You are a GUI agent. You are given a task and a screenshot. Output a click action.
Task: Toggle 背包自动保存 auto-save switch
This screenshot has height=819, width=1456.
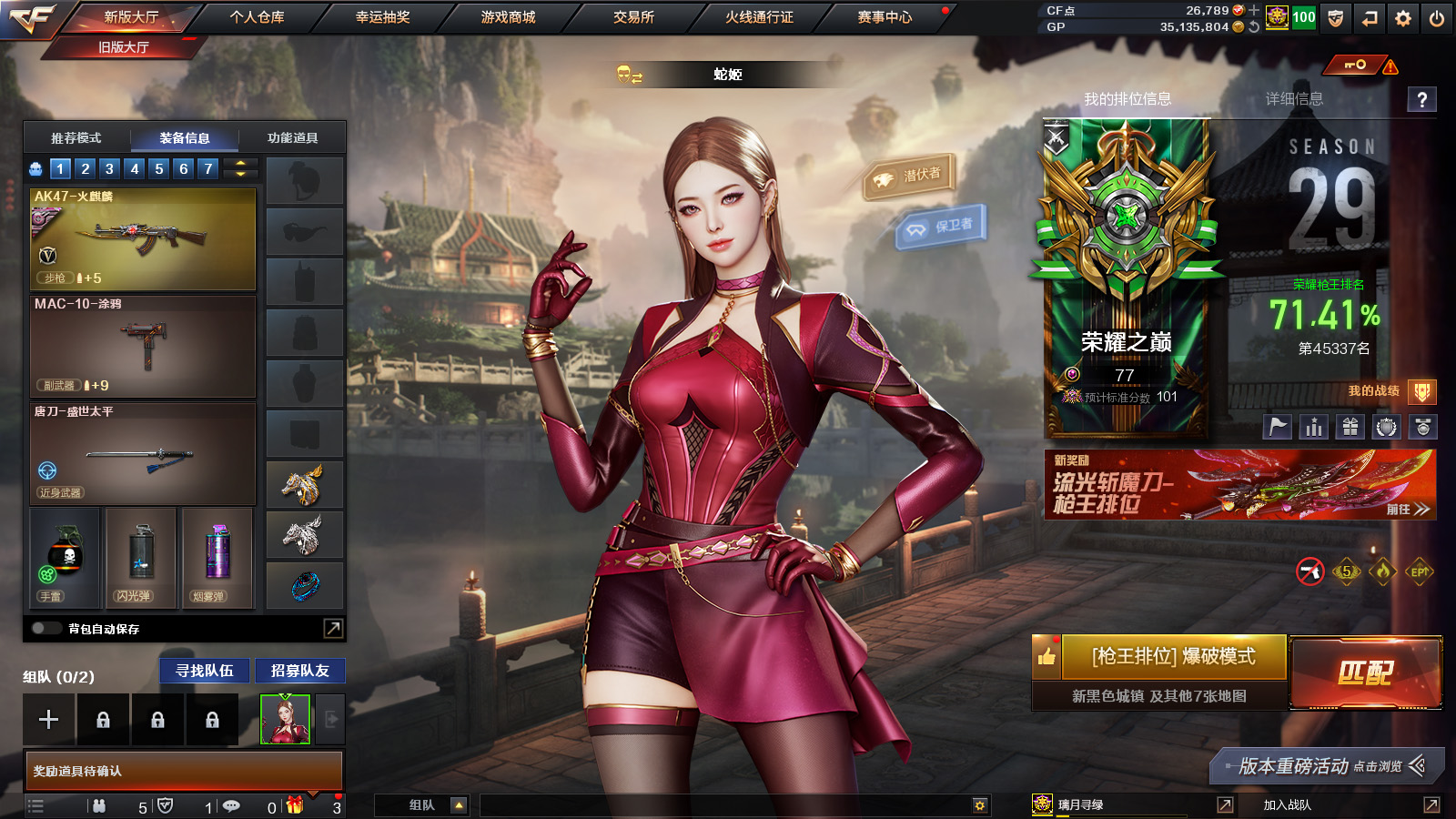click(44, 628)
